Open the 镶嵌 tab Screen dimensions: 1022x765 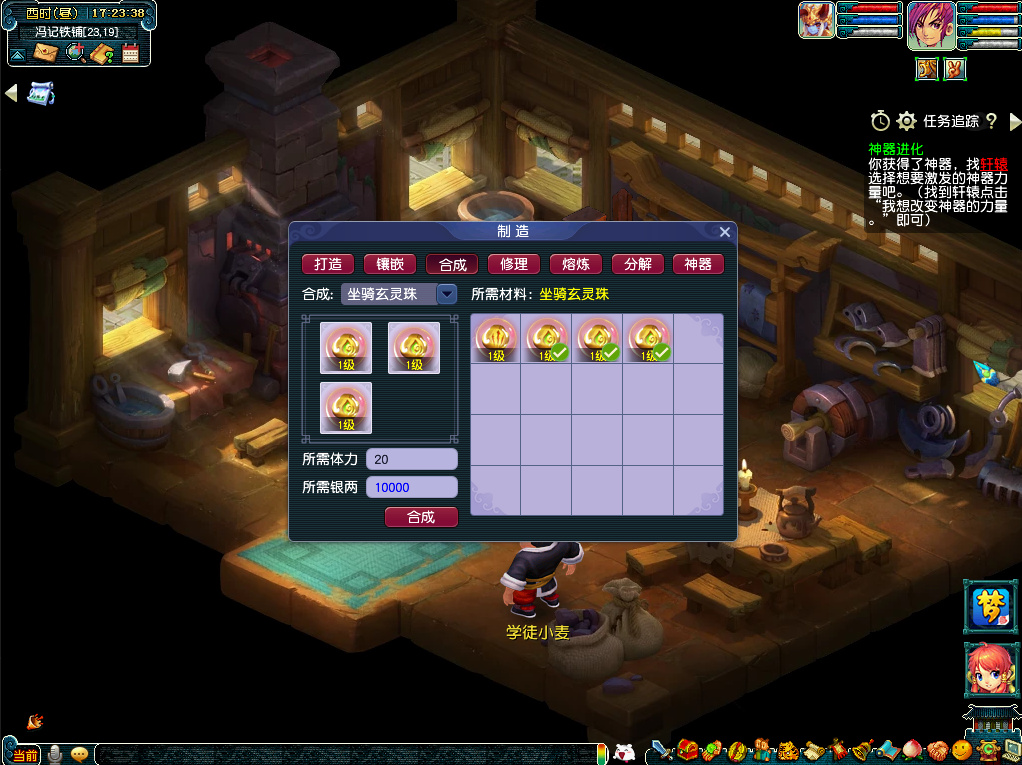point(390,264)
